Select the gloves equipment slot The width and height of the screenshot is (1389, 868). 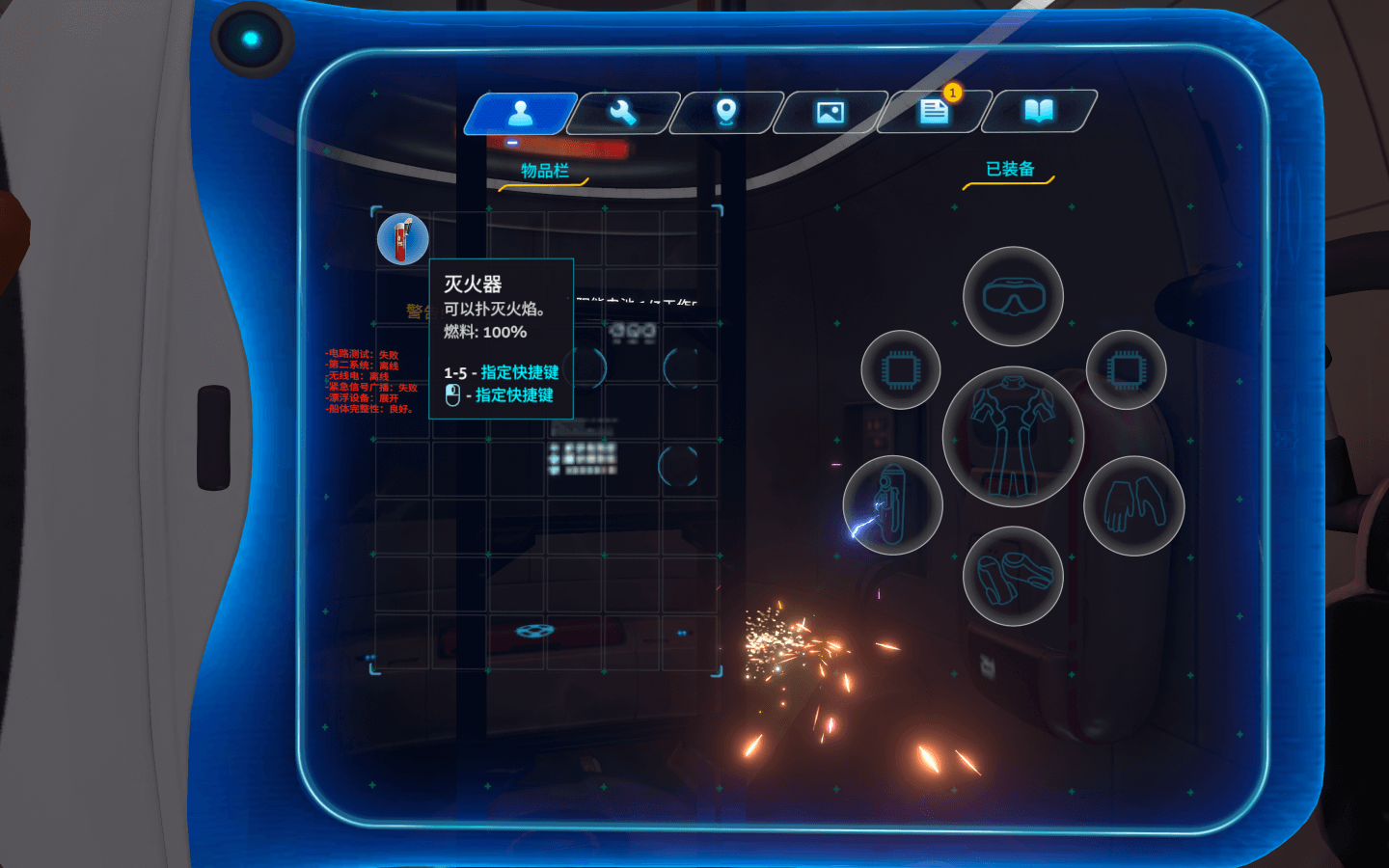[1133, 504]
